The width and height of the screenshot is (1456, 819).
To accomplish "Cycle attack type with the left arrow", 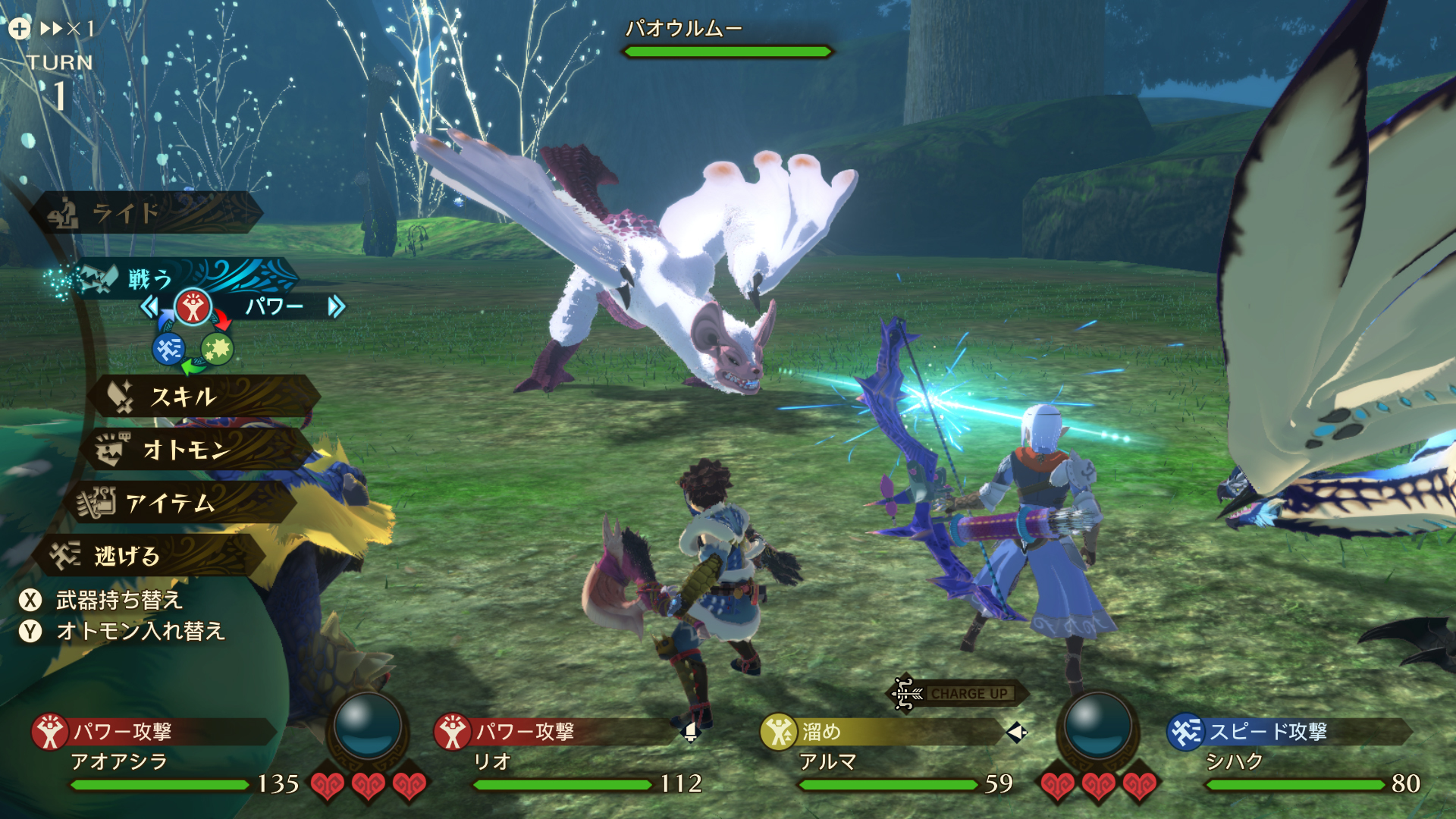I will pos(149,307).
